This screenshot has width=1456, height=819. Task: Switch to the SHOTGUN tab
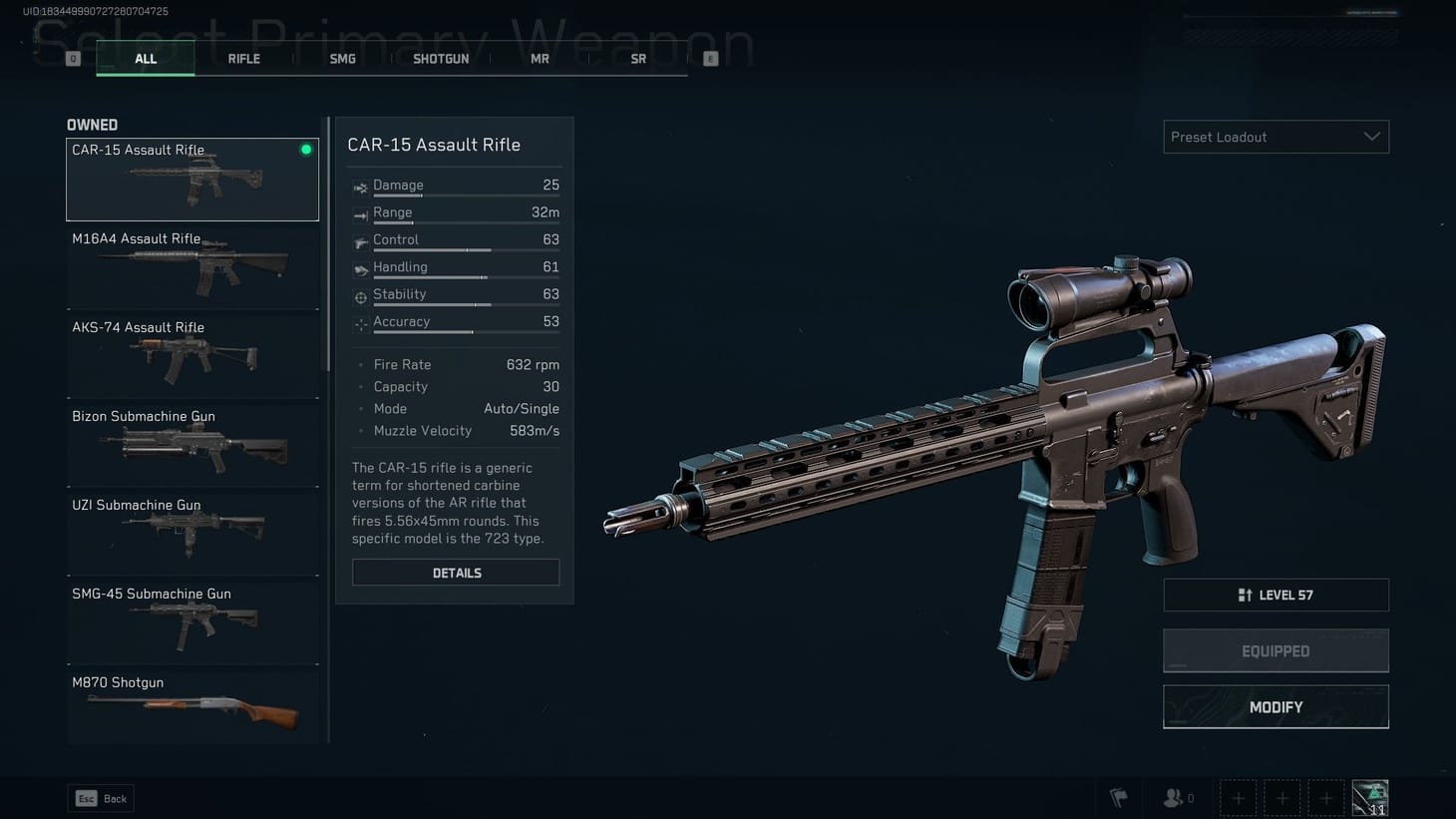[x=441, y=58]
